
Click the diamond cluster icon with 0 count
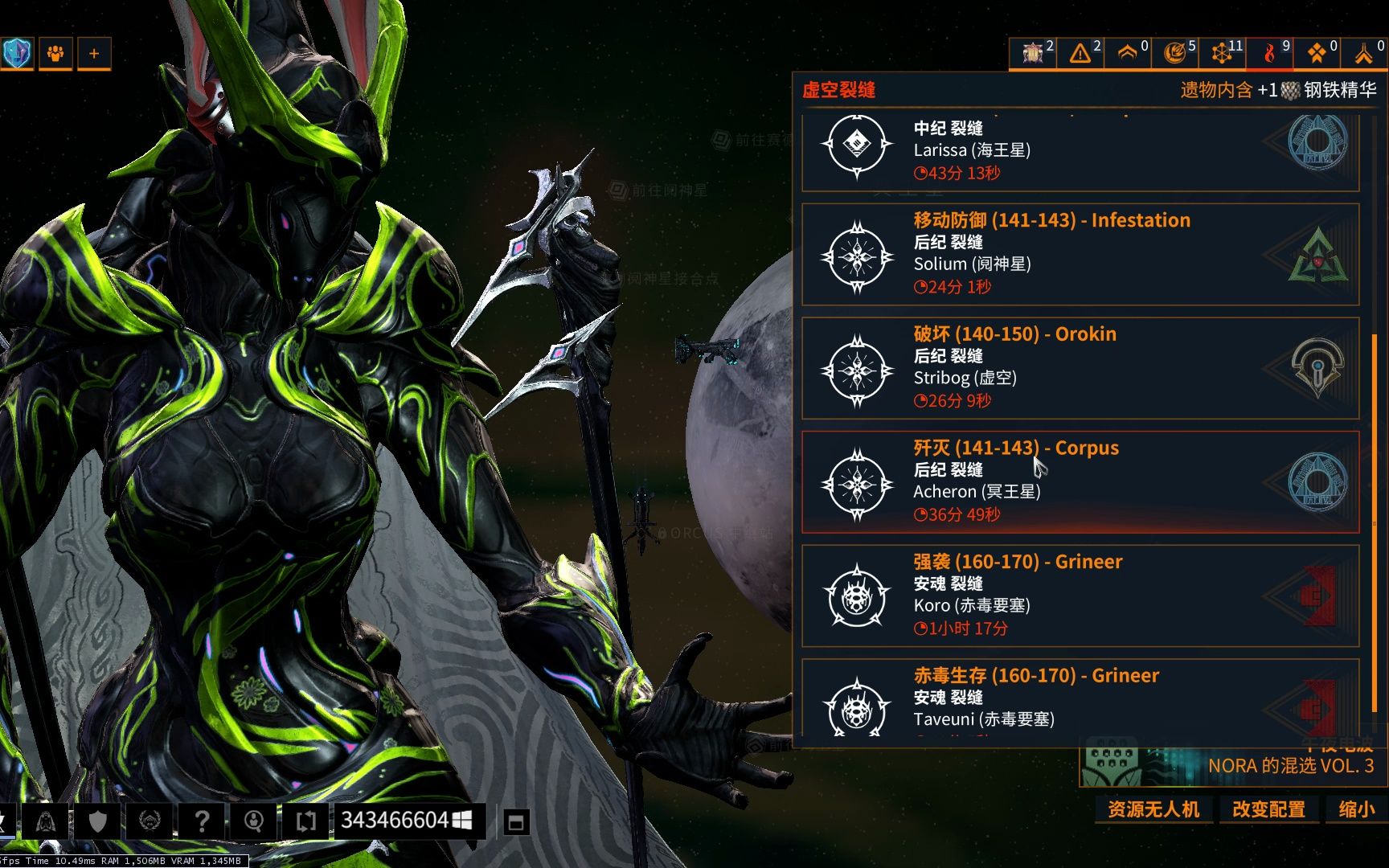pyautogui.click(x=1316, y=53)
